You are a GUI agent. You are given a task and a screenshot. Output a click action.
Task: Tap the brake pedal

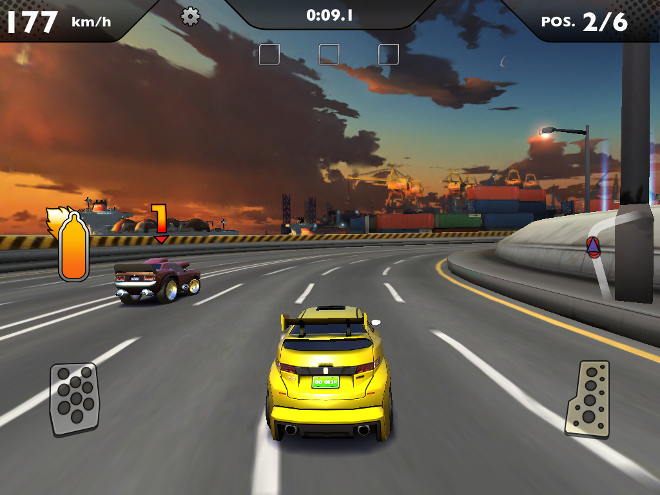coord(74,398)
